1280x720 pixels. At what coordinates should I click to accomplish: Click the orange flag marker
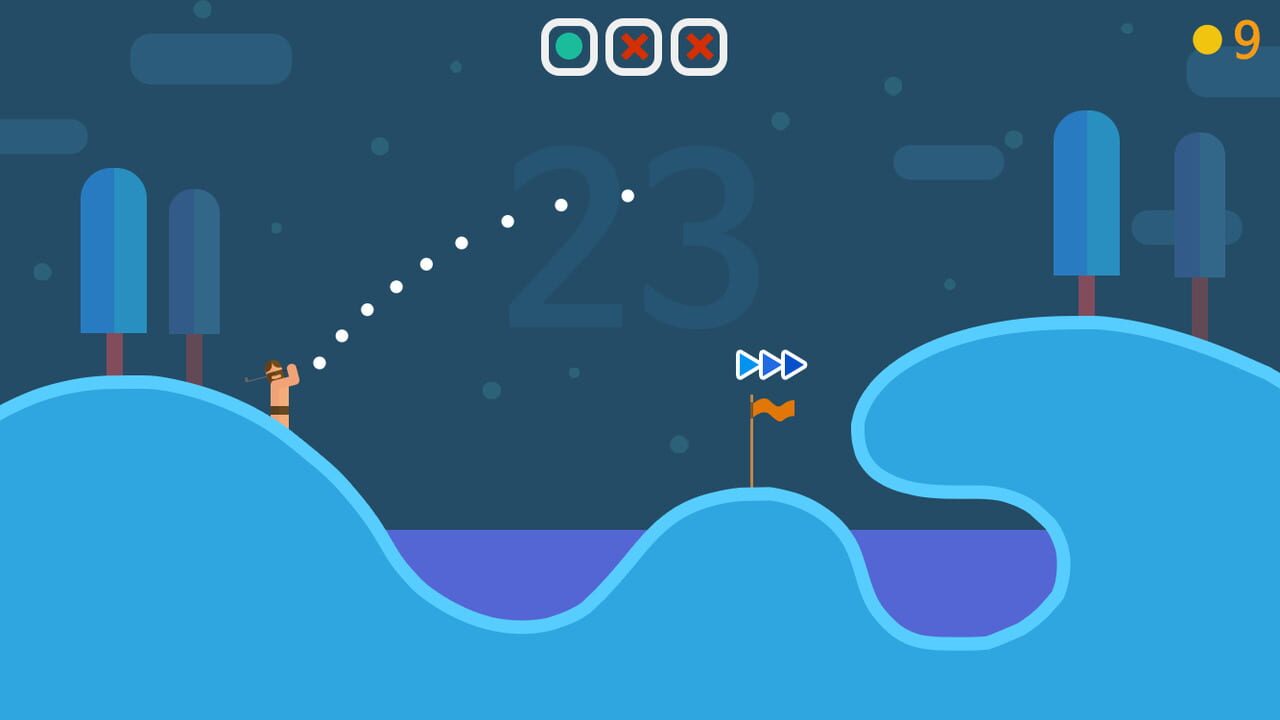tap(772, 410)
